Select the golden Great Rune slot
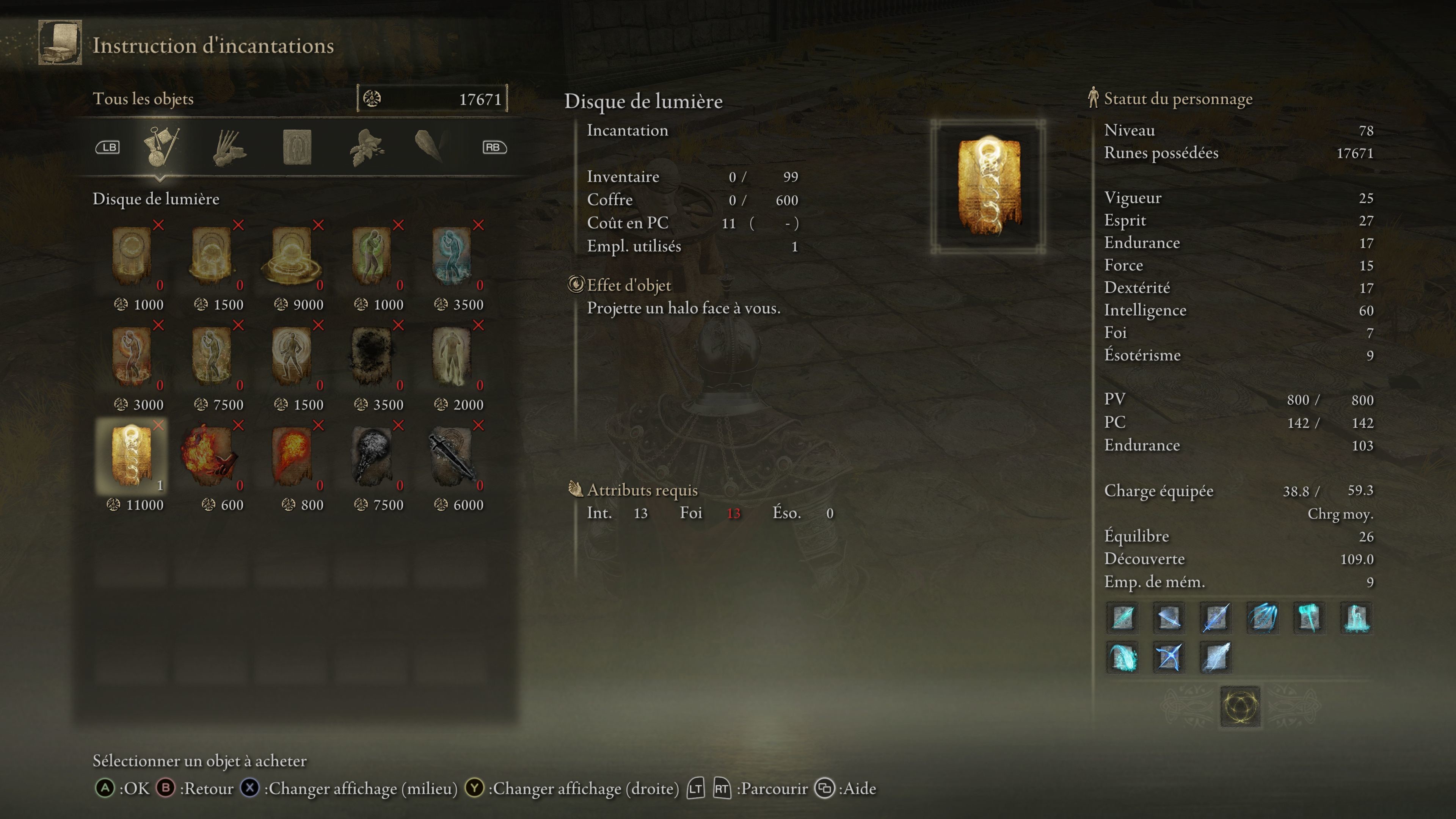1456x819 pixels. pos(1240,706)
